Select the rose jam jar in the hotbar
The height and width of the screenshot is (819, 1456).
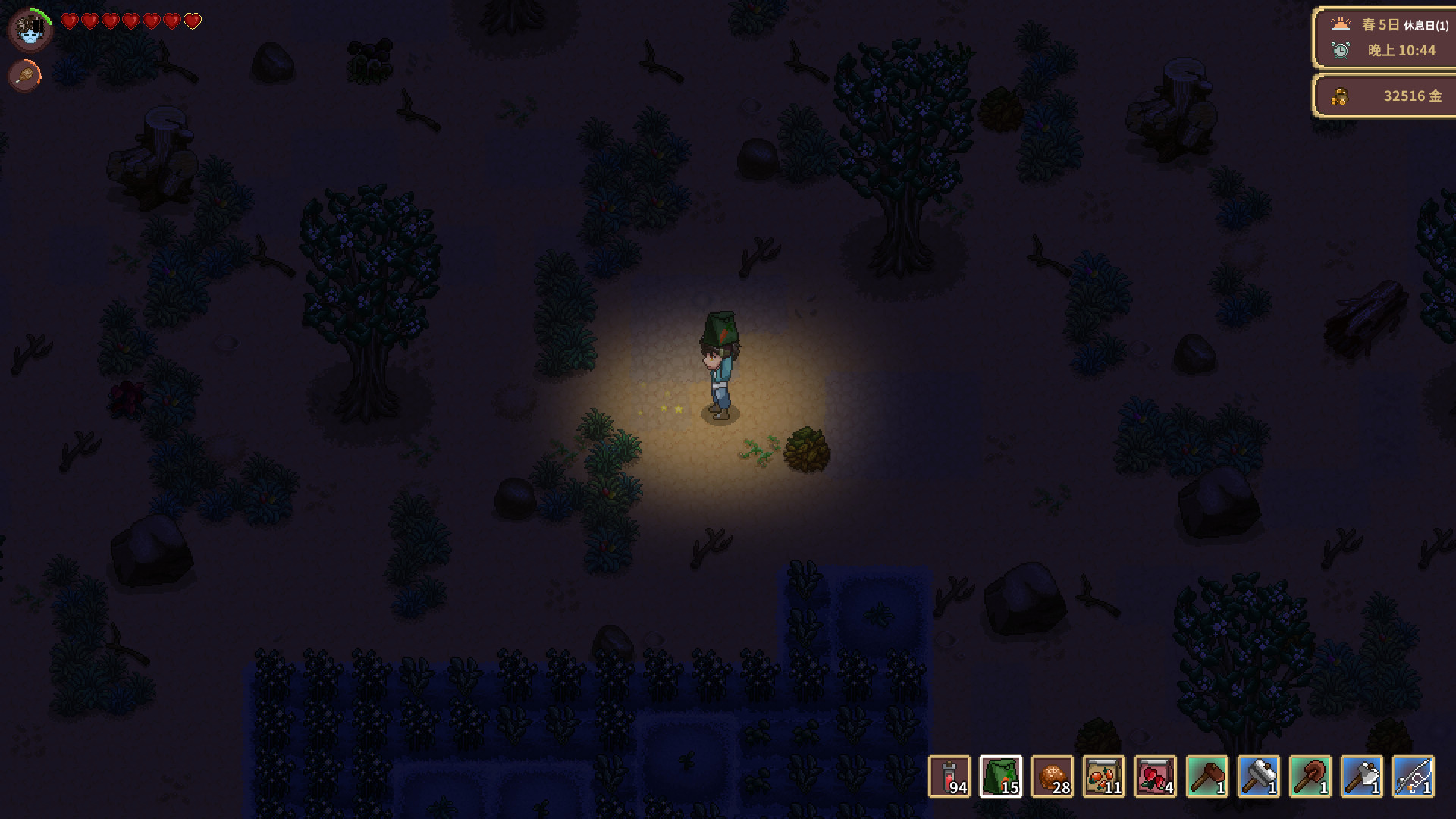(x=1156, y=775)
